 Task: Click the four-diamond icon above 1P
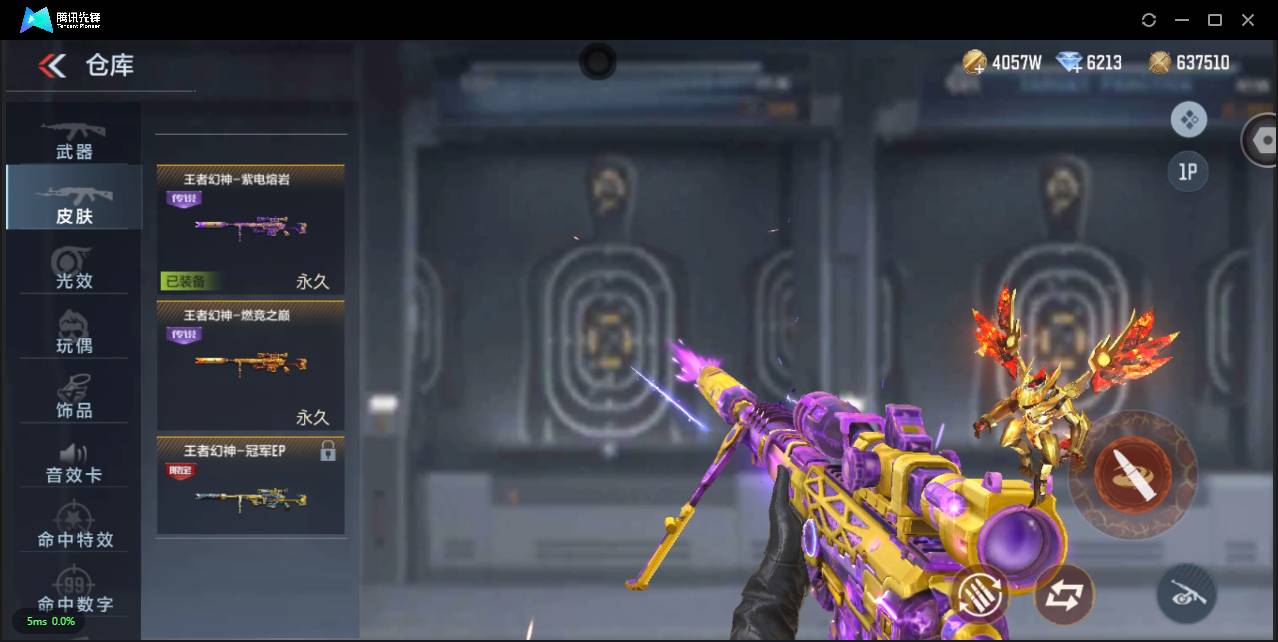pos(1188,120)
